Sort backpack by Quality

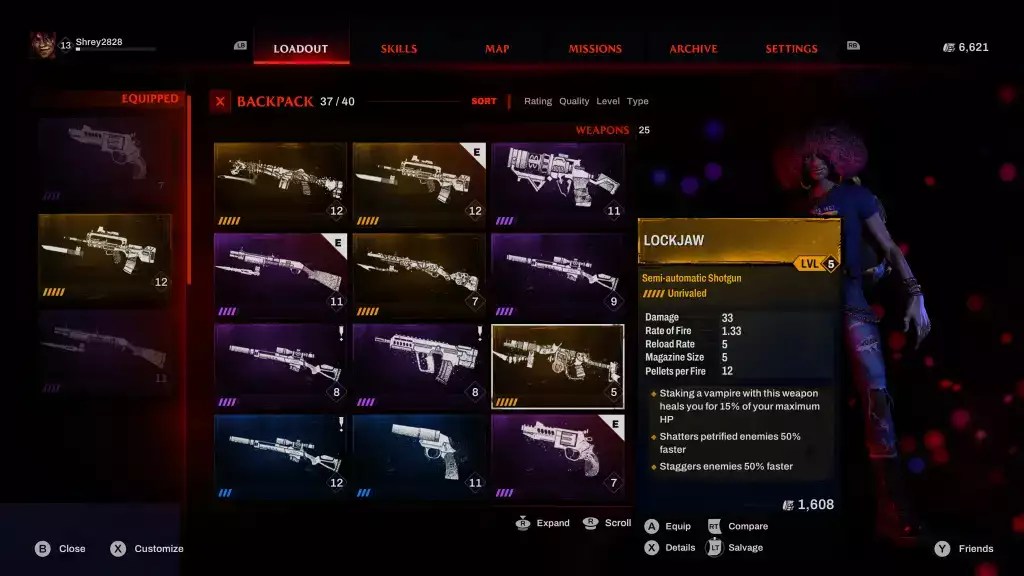[574, 101]
